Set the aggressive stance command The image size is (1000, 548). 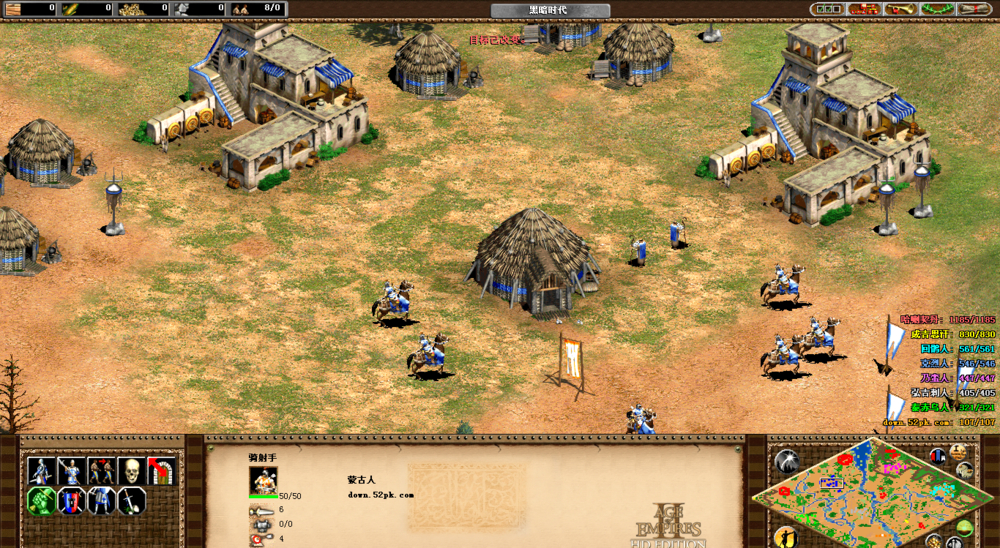(41, 471)
